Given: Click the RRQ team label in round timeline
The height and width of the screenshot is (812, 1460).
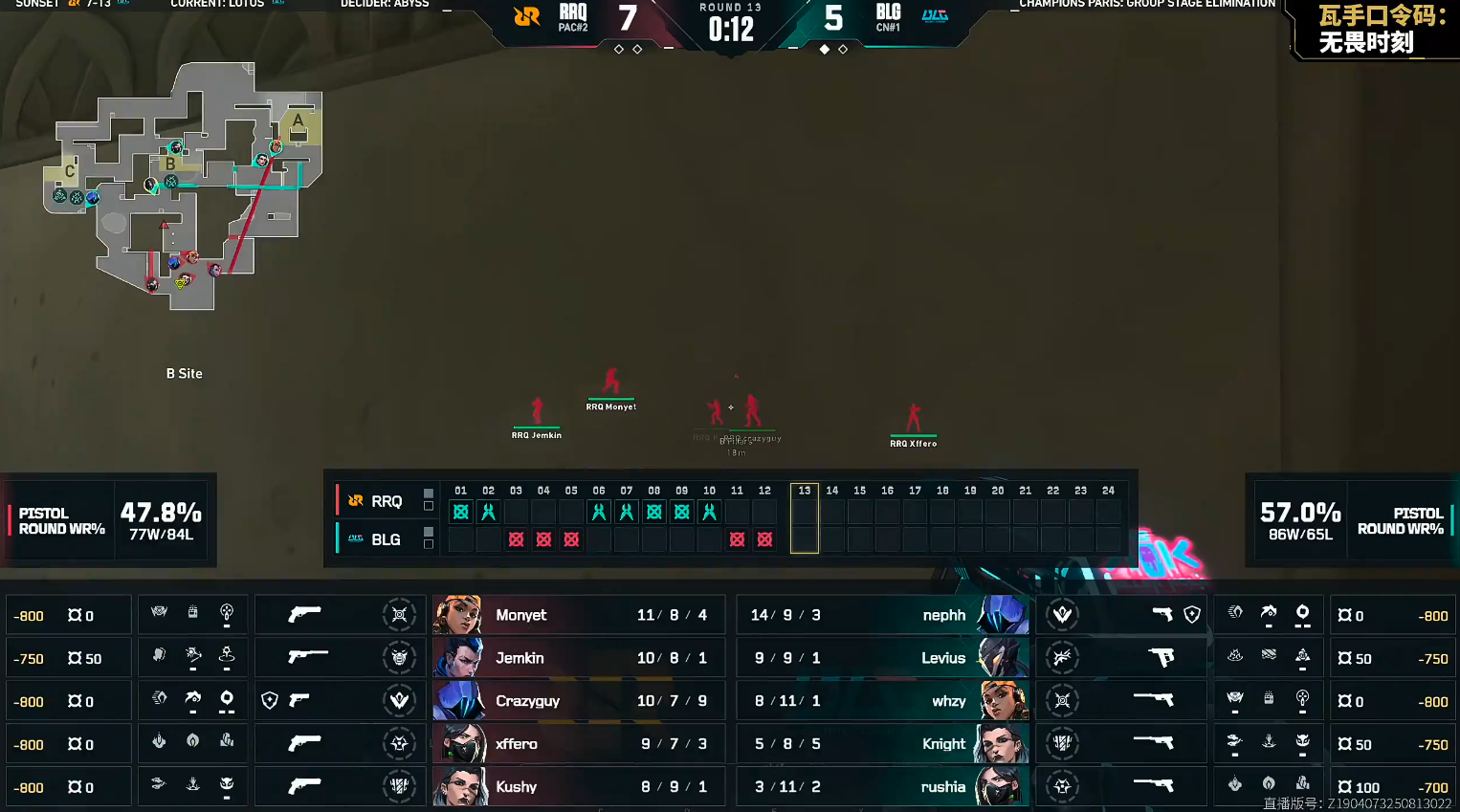Looking at the screenshot, I should [x=377, y=501].
